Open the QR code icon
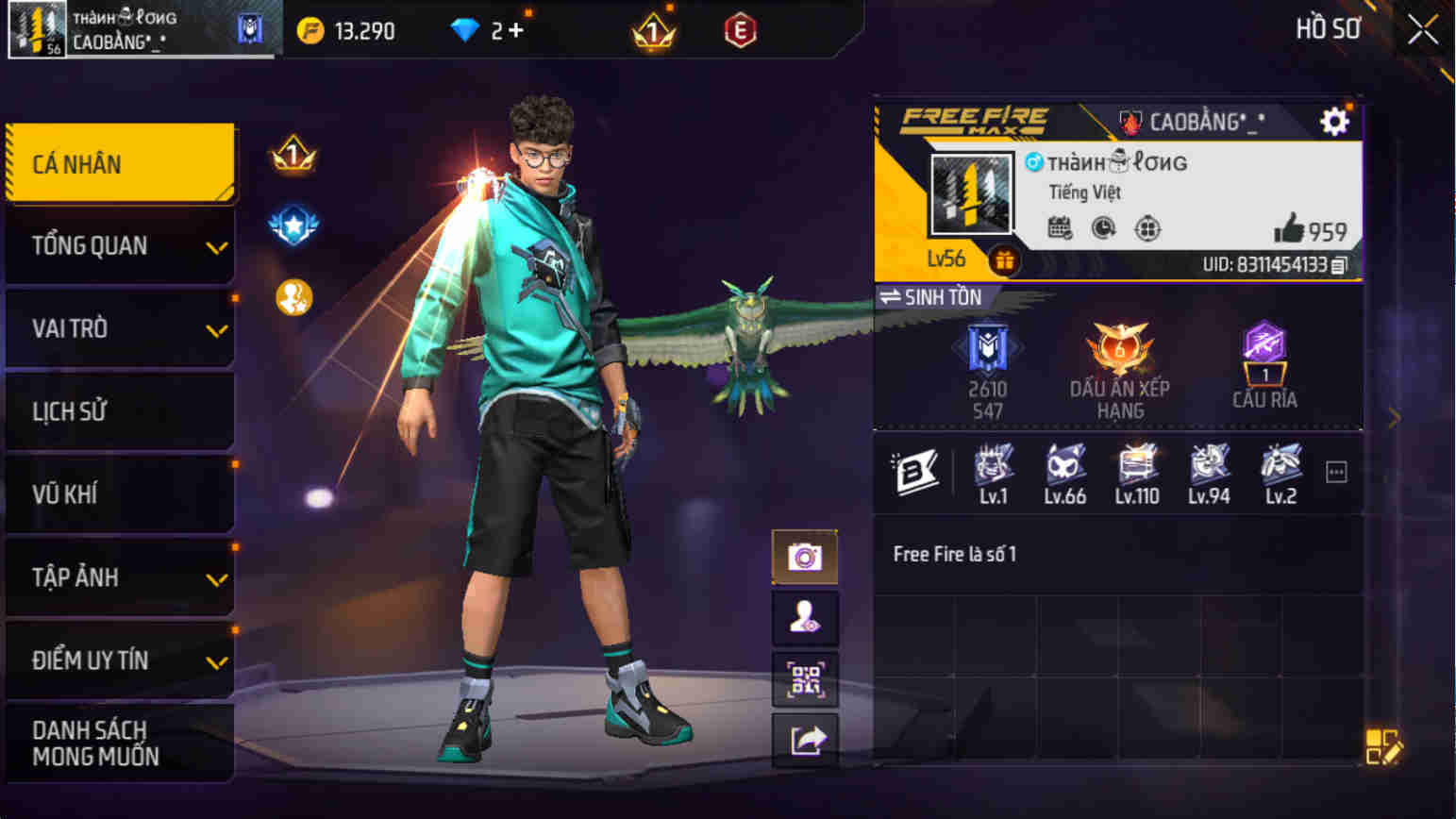1456x819 pixels. (804, 677)
